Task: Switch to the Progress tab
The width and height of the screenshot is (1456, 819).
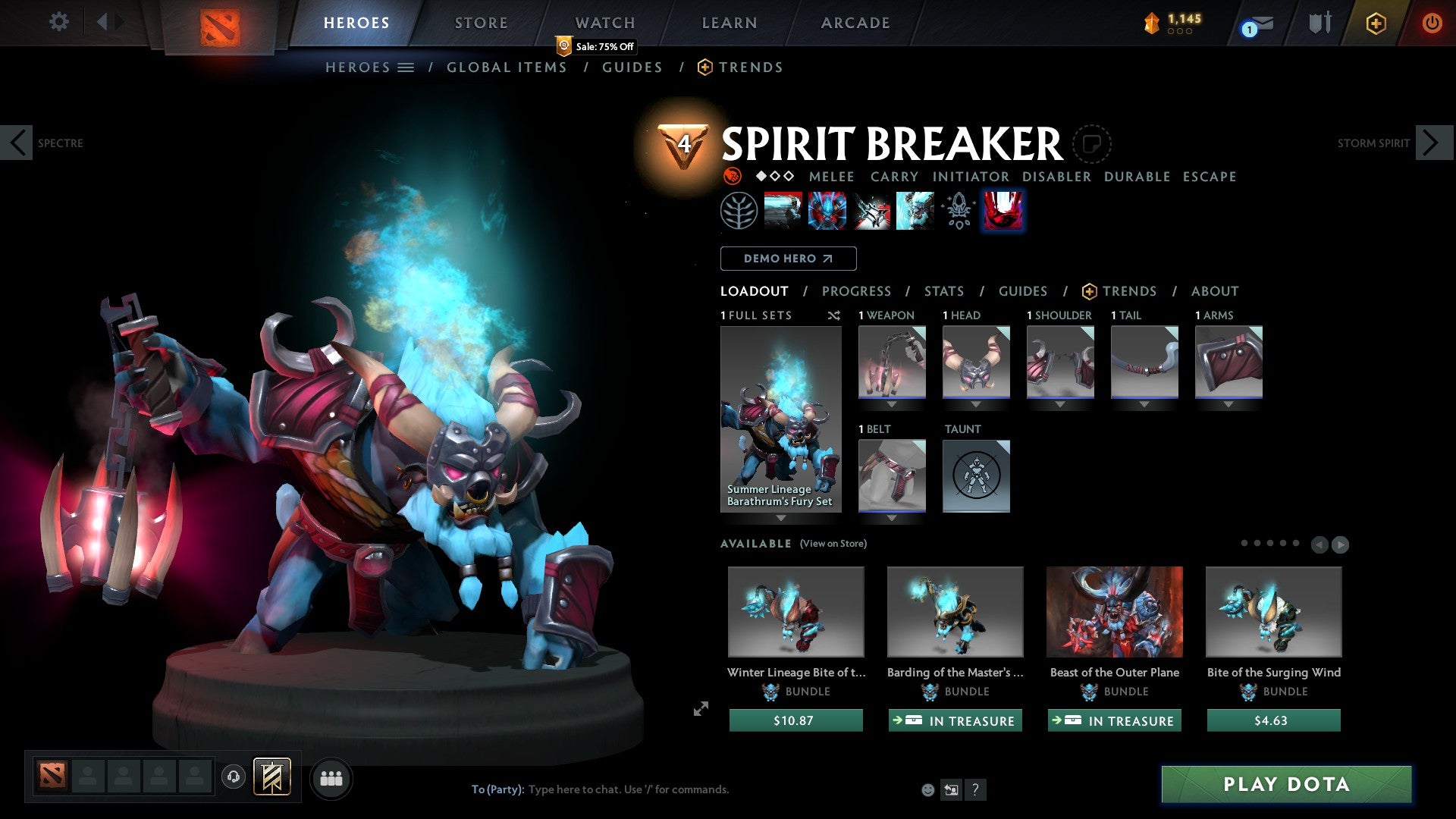Action: click(x=857, y=291)
